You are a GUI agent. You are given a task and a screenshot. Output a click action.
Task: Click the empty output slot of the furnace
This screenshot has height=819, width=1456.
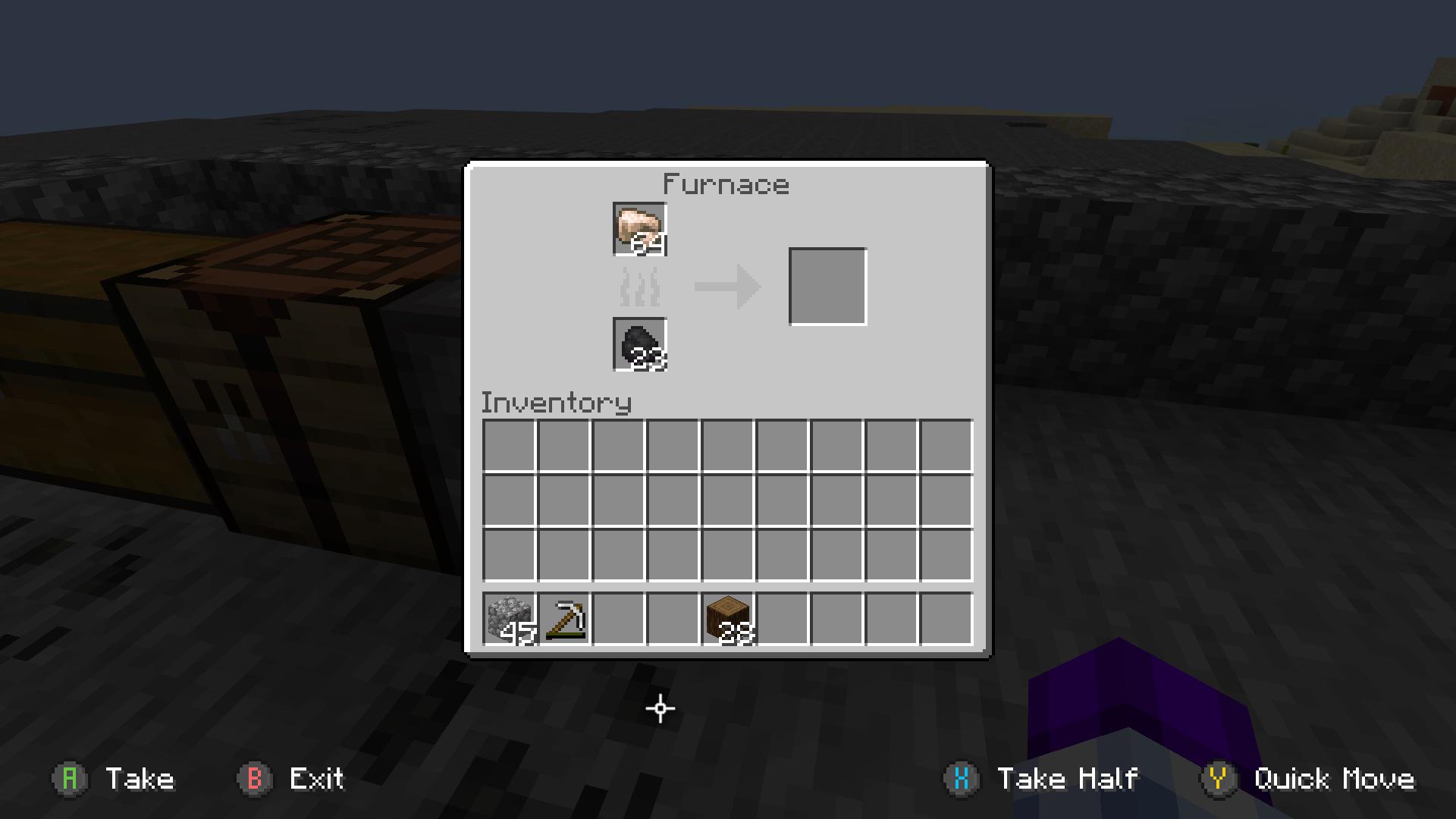[x=827, y=286]
